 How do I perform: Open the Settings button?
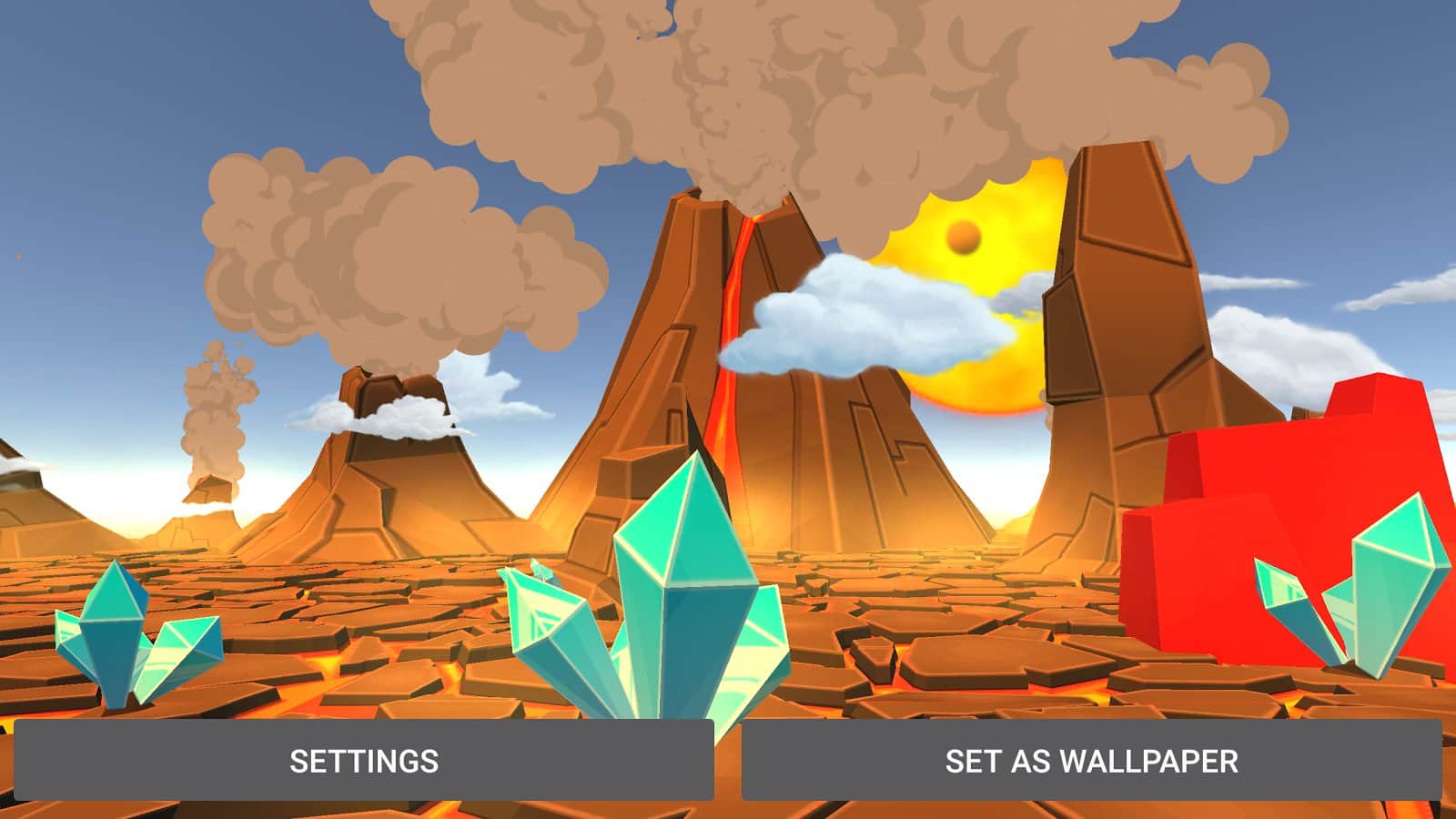(363, 760)
